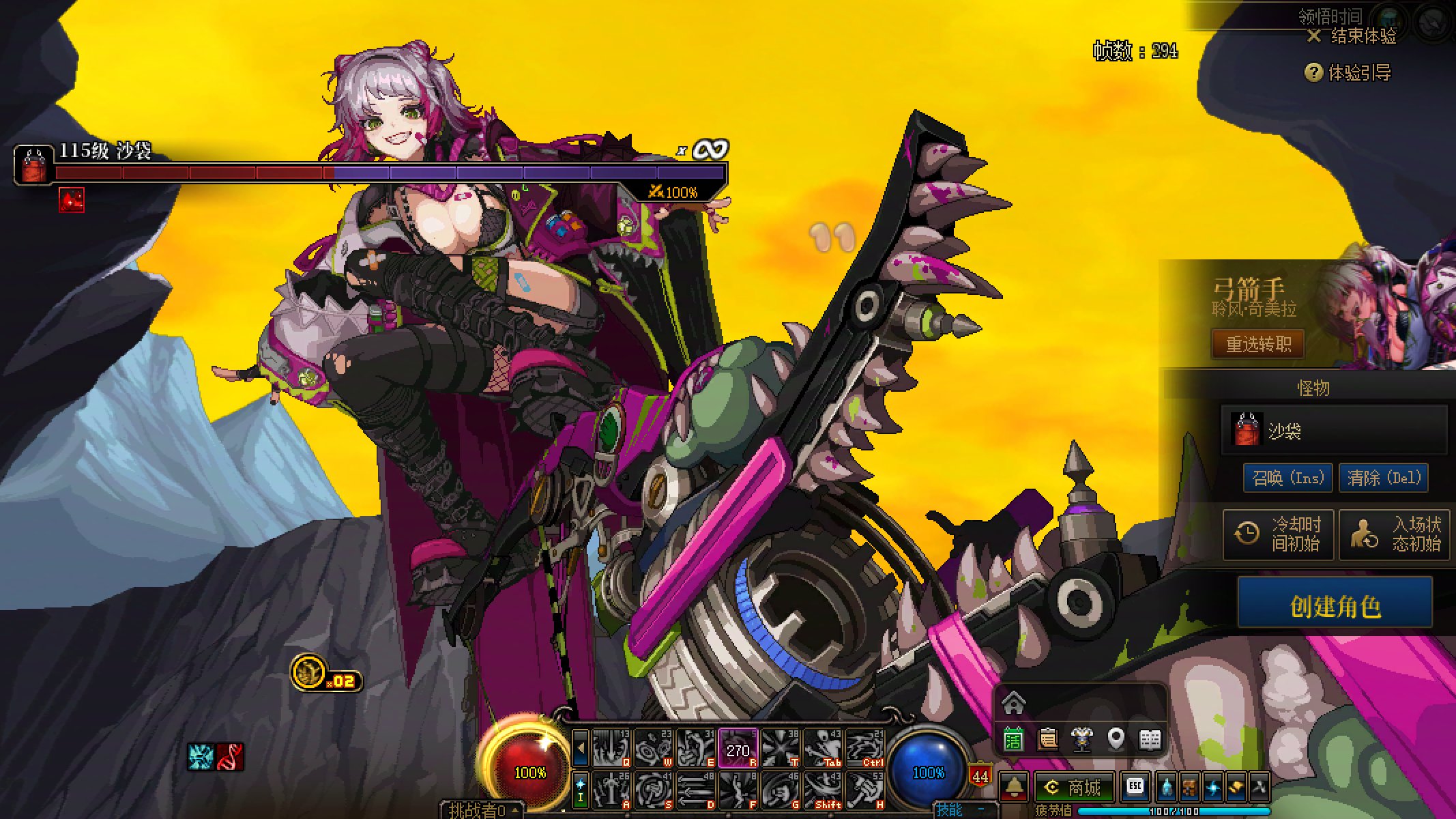
Task: Summon a monster with 召唤 (Ins)
Action: (1287, 477)
